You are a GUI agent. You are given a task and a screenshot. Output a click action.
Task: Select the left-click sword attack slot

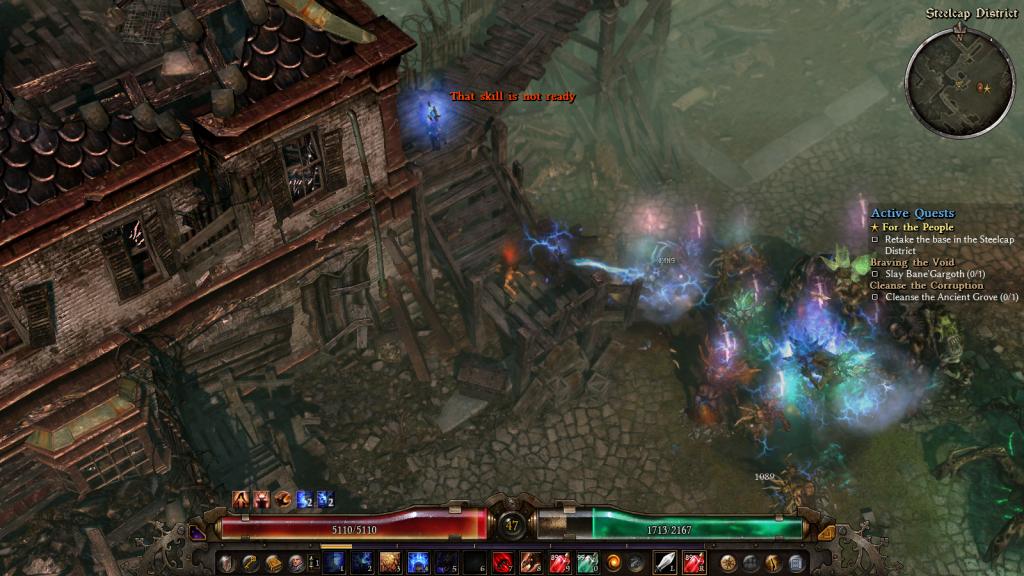665,563
